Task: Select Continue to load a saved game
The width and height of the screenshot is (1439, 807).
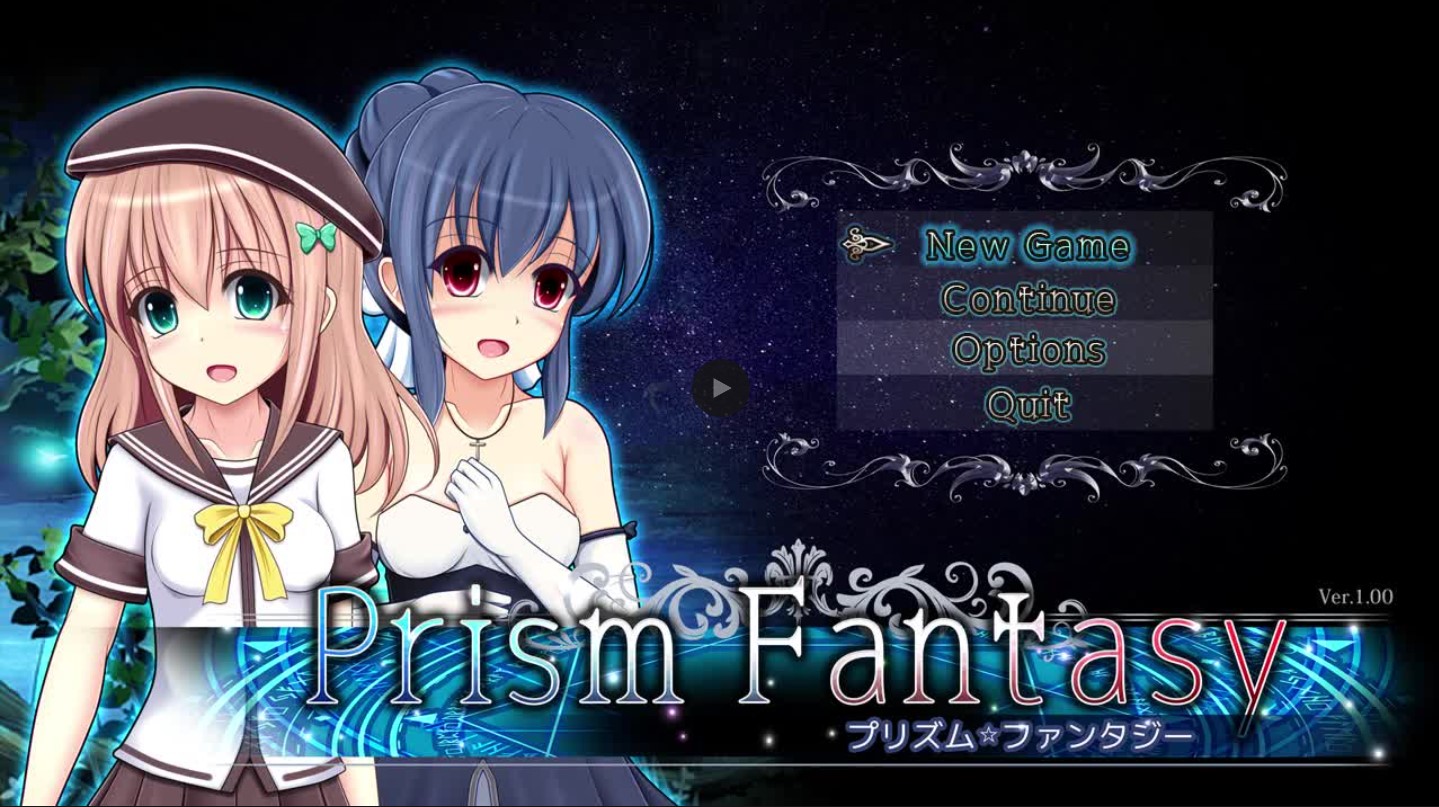Action: click(1028, 298)
